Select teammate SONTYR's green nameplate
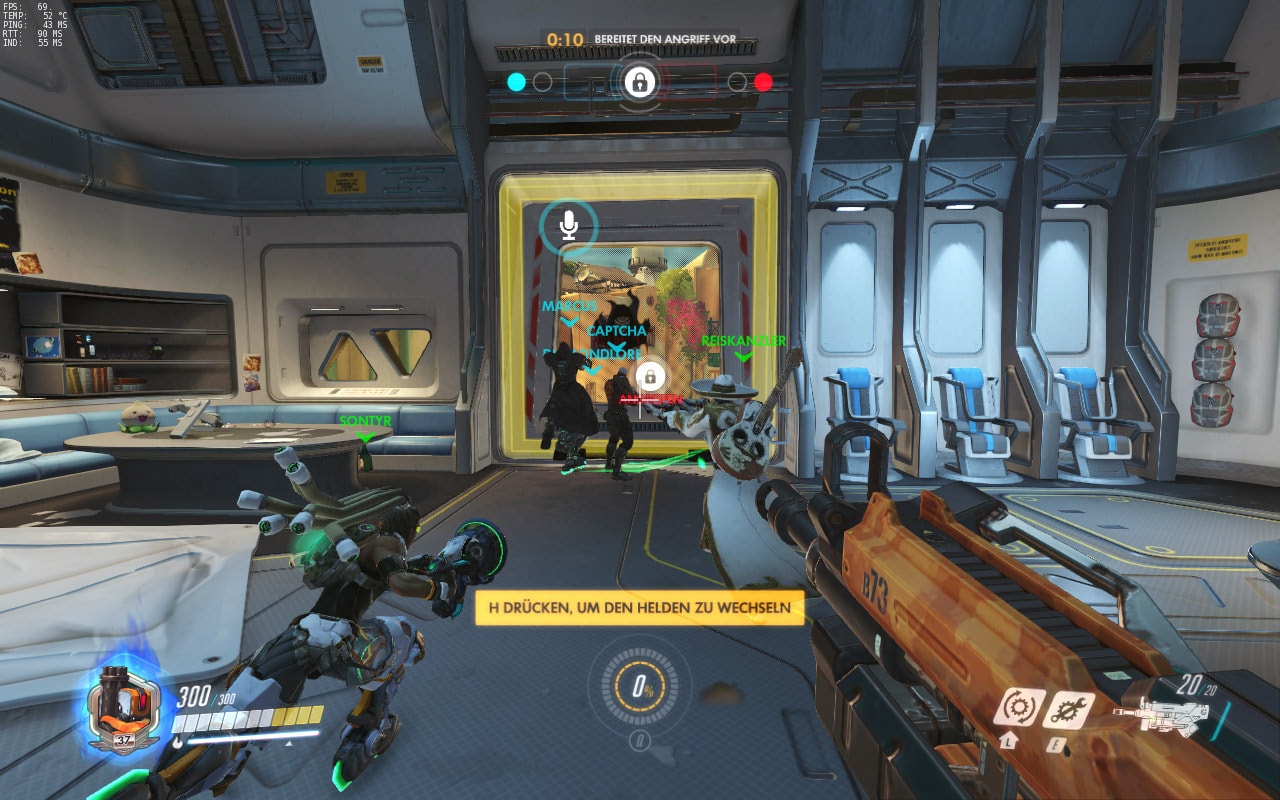 [x=365, y=422]
